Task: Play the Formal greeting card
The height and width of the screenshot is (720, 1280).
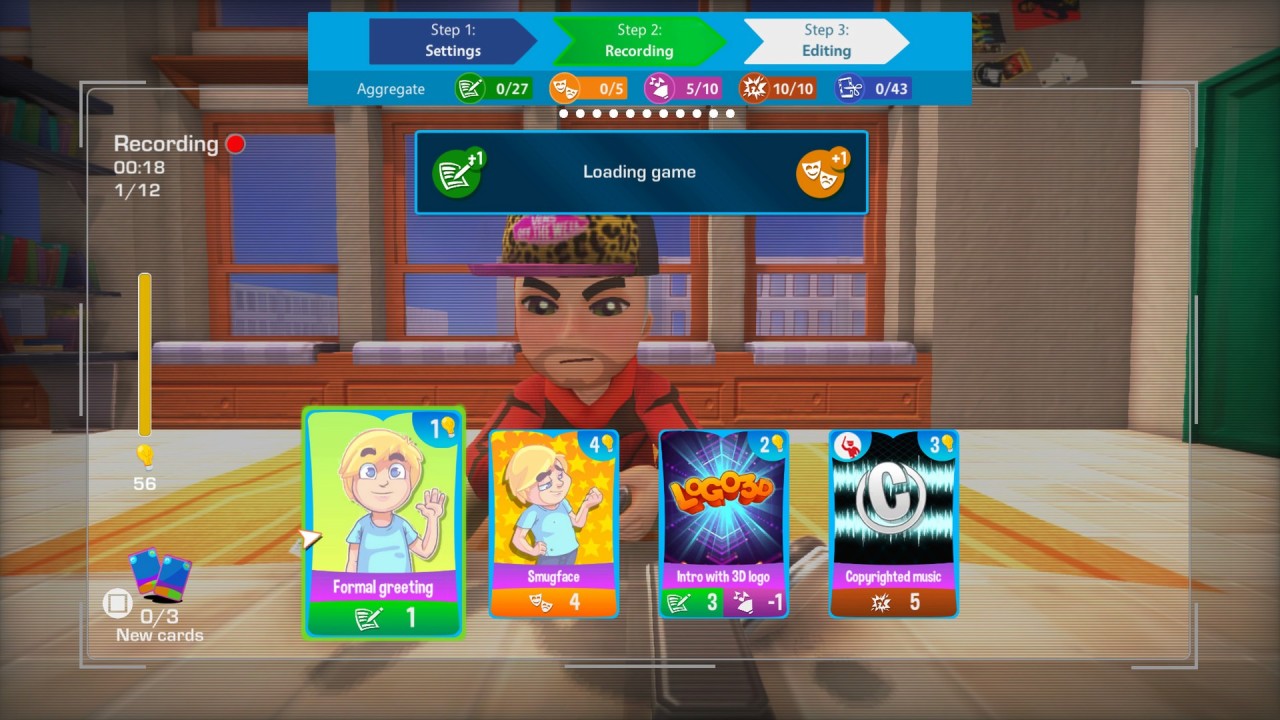Action: click(x=384, y=522)
